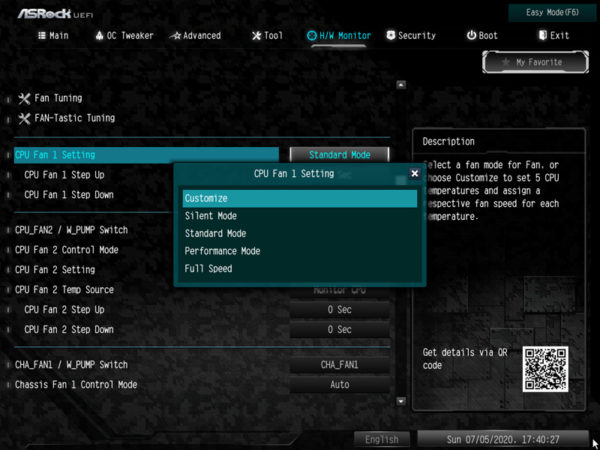Open the Tool tab
This screenshot has height=450, width=600.
pos(267,36)
